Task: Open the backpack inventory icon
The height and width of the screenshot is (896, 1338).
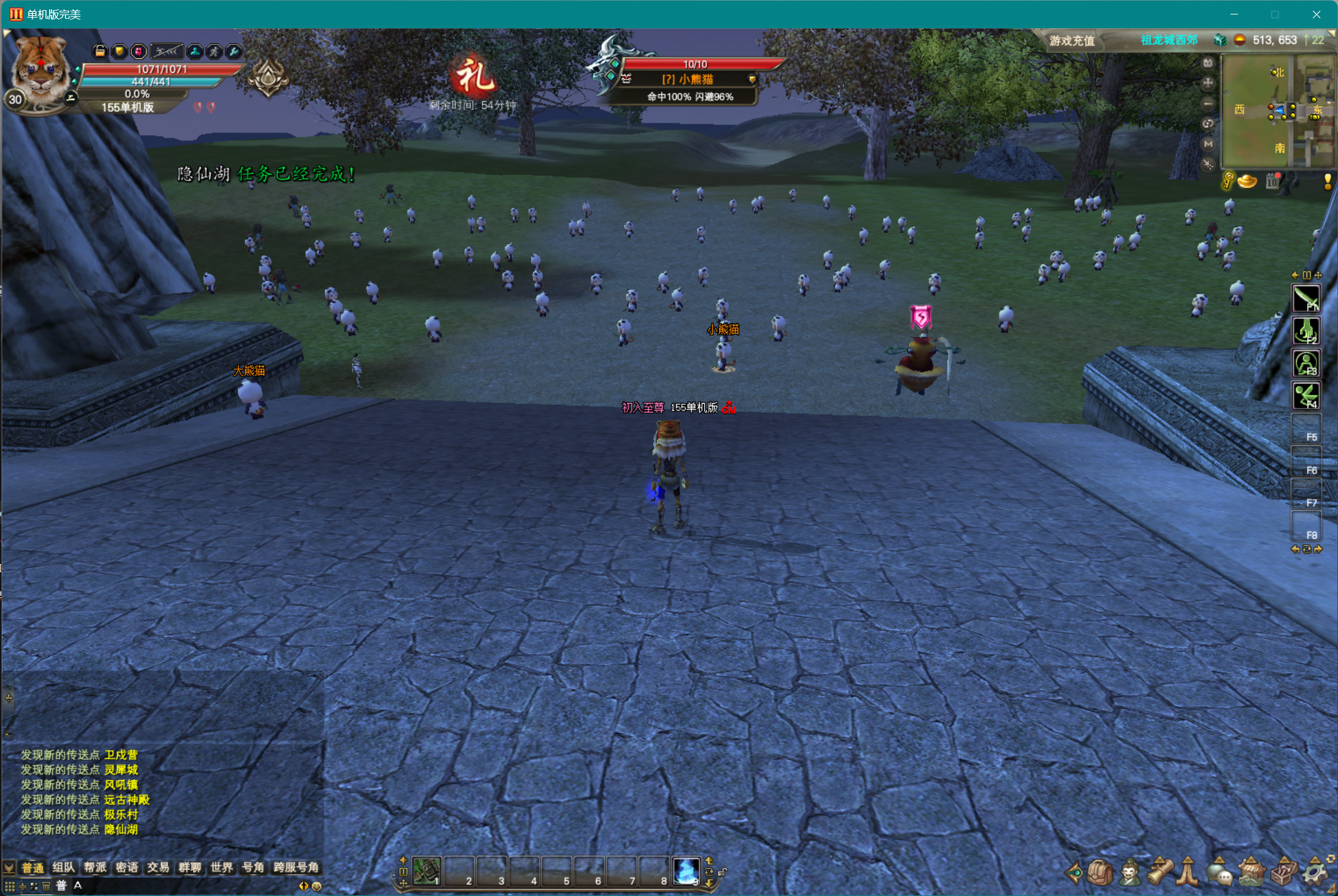Action: click(1100, 873)
